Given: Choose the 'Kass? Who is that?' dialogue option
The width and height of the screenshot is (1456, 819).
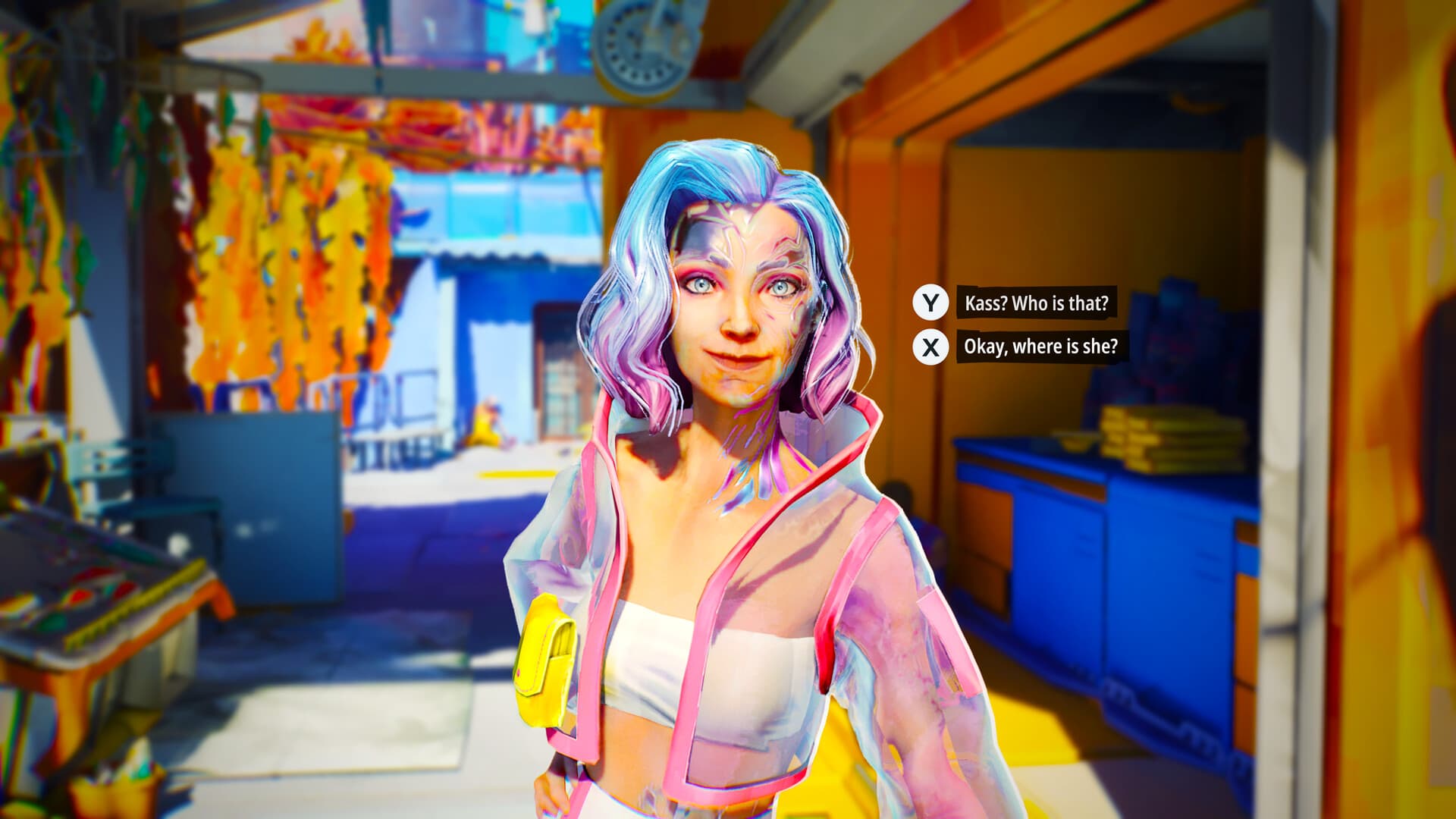Looking at the screenshot, I should 1035,302.
